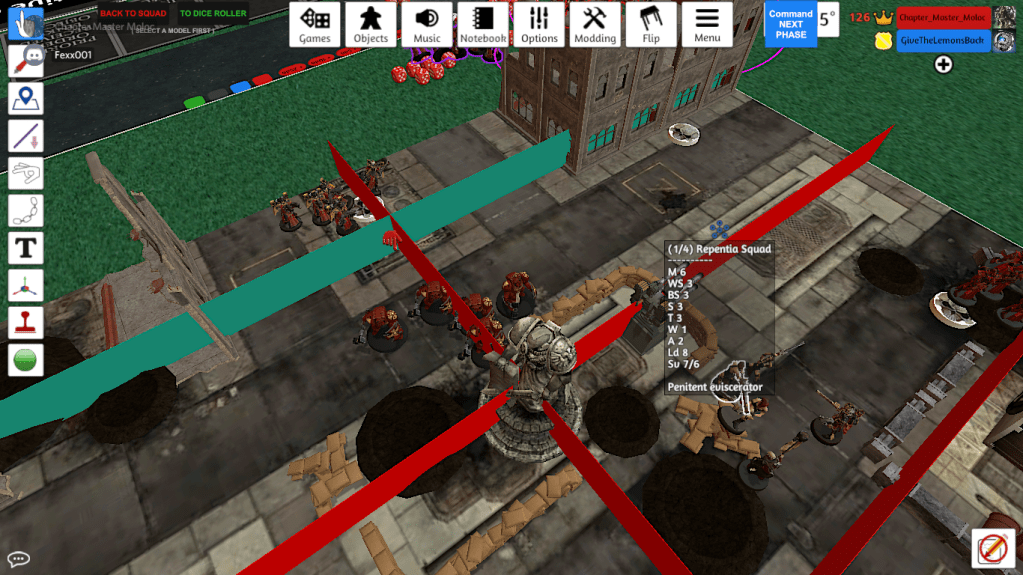The width and height of the screenshot is (1023, 575).
Task: Open the Objects menu
Action: click(371, 25)
